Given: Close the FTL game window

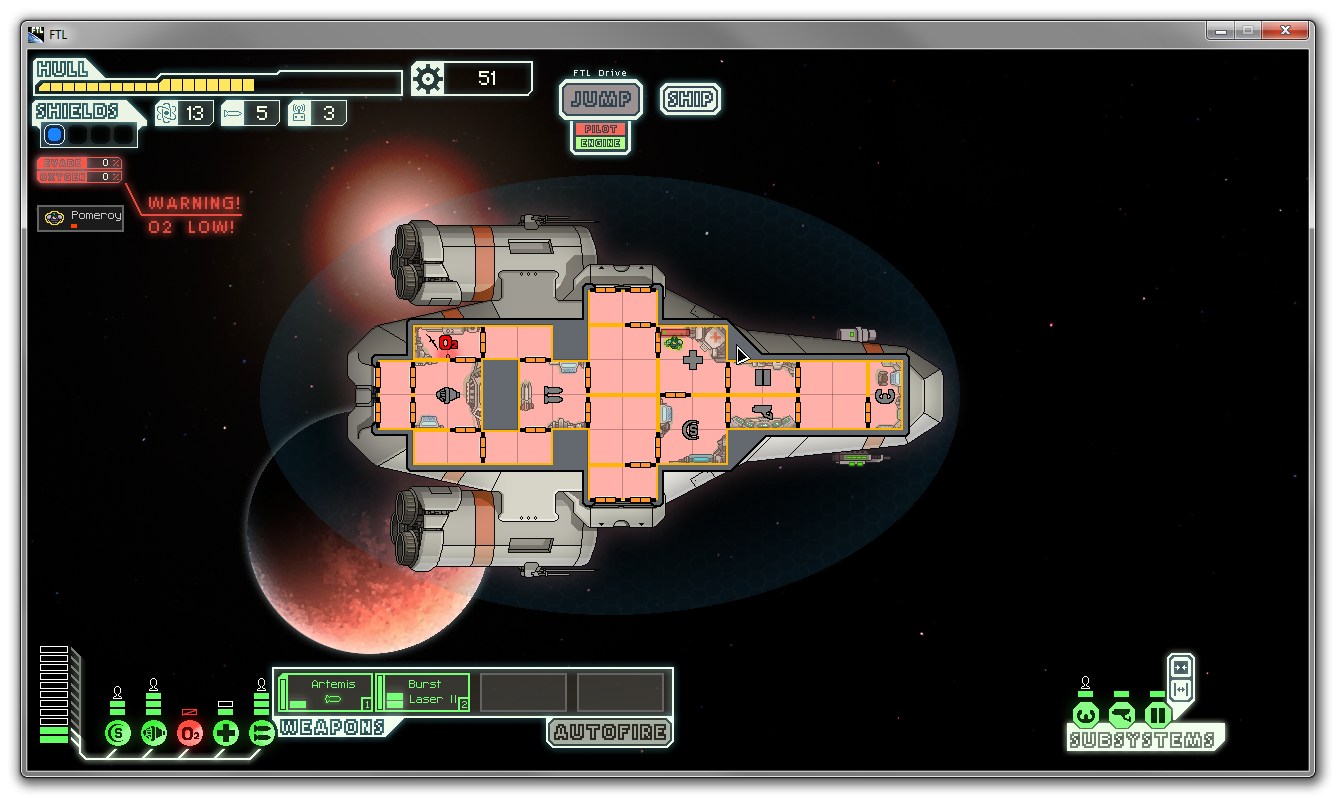Looking at the screenshot, I should (1289, 31).
